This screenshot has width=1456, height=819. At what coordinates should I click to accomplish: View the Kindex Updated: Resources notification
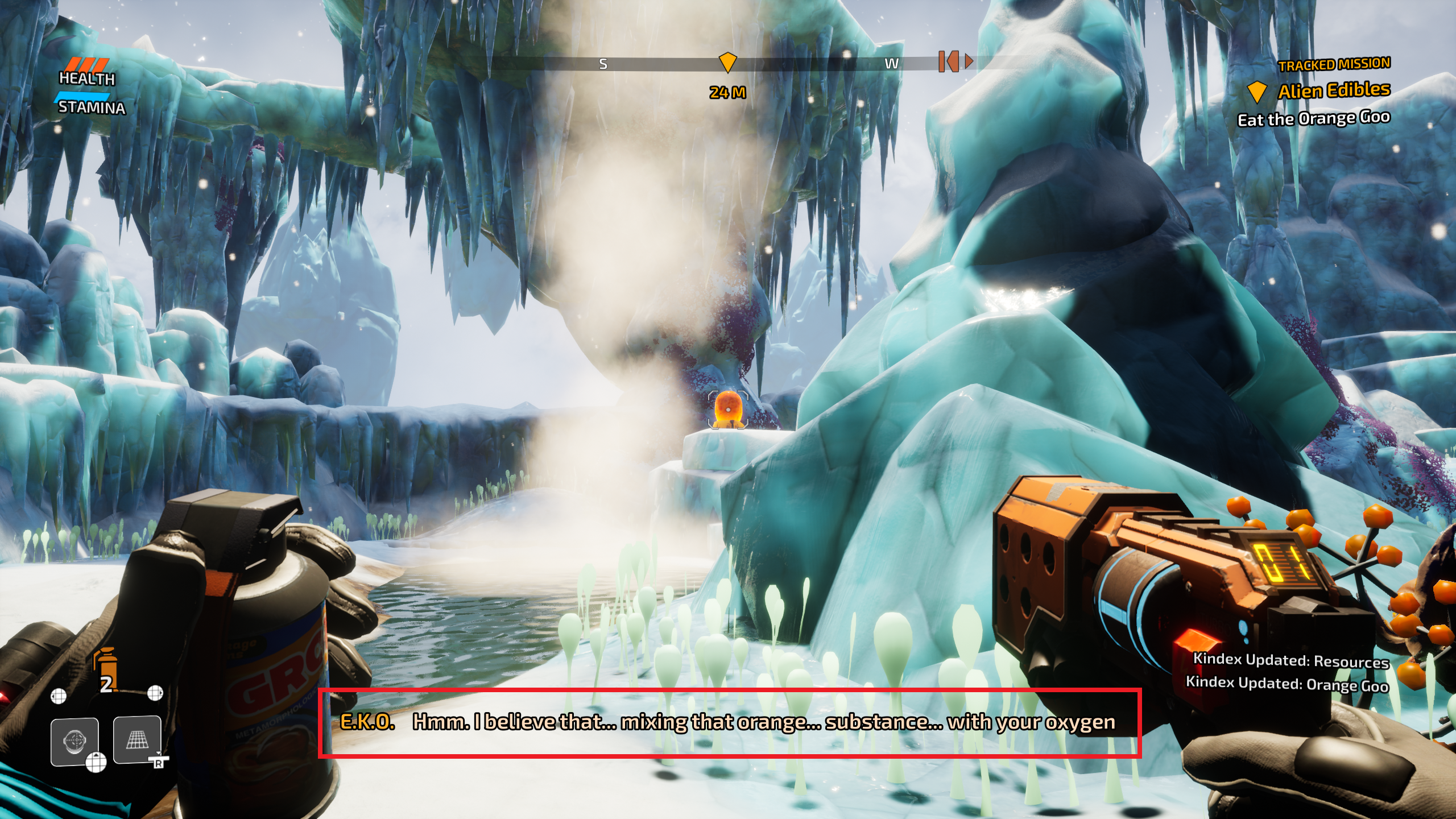(x=1290, y=660)
